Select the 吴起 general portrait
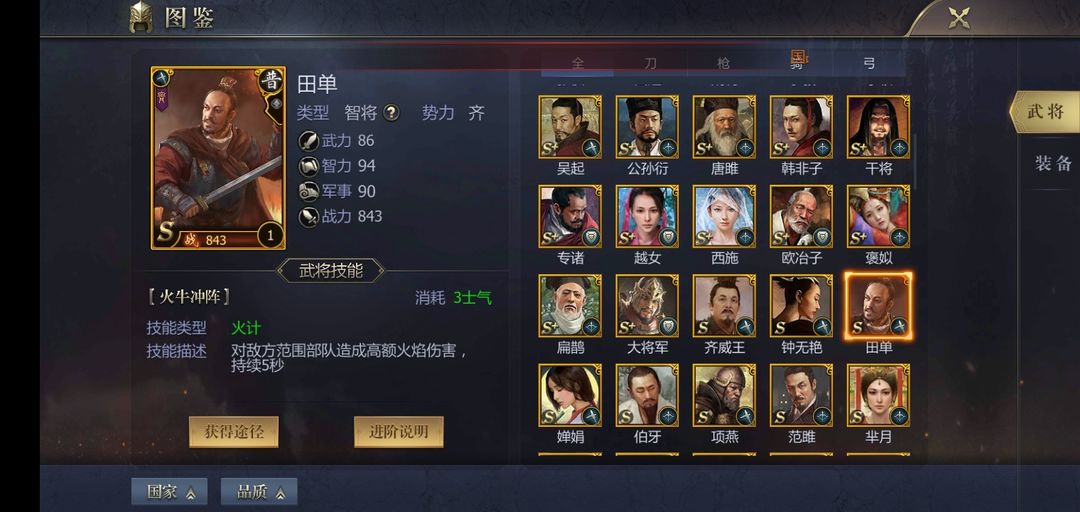1080x512 pixels. click(570, 127)
